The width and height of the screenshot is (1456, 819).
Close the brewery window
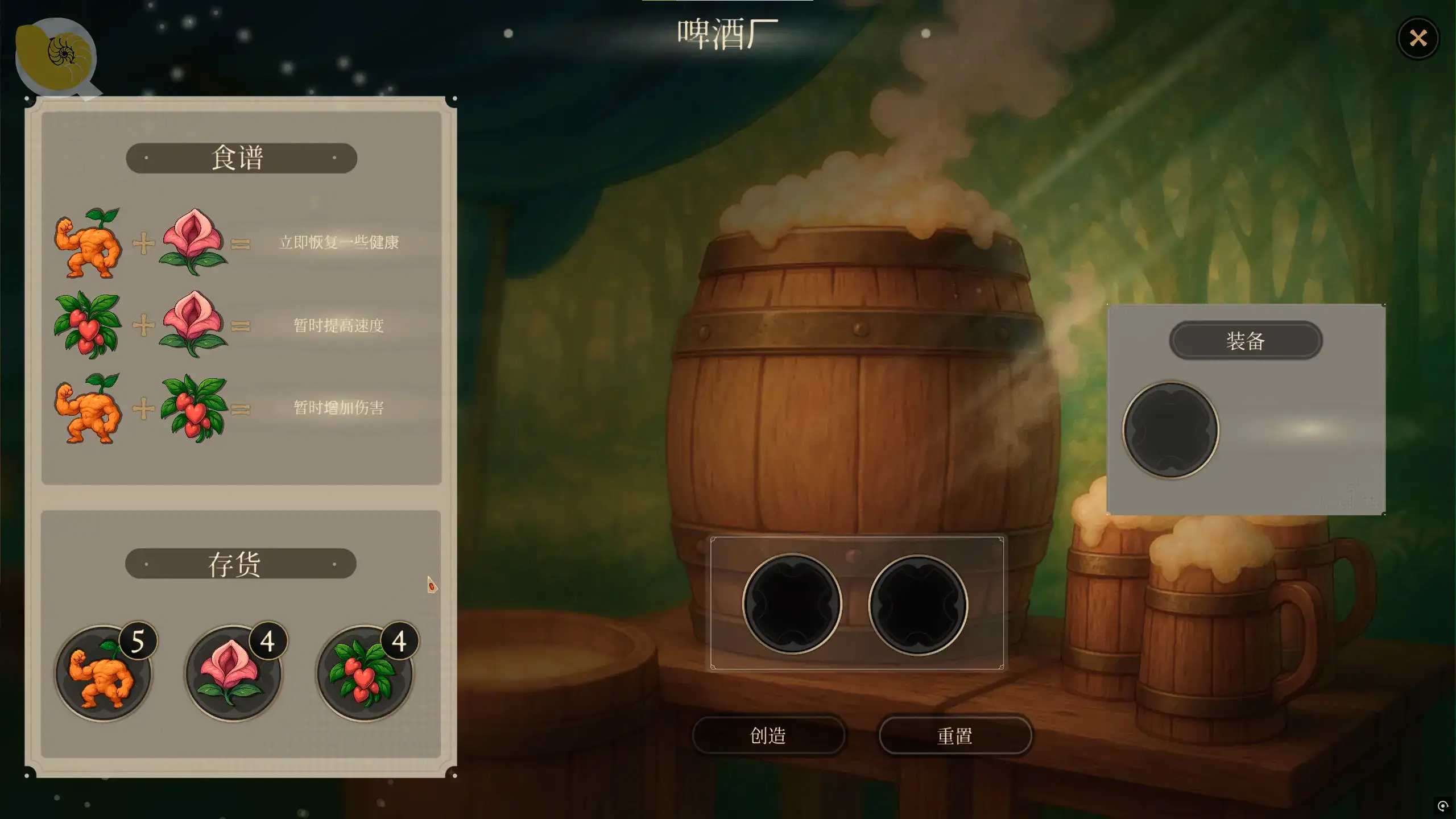pos(1418,38)
